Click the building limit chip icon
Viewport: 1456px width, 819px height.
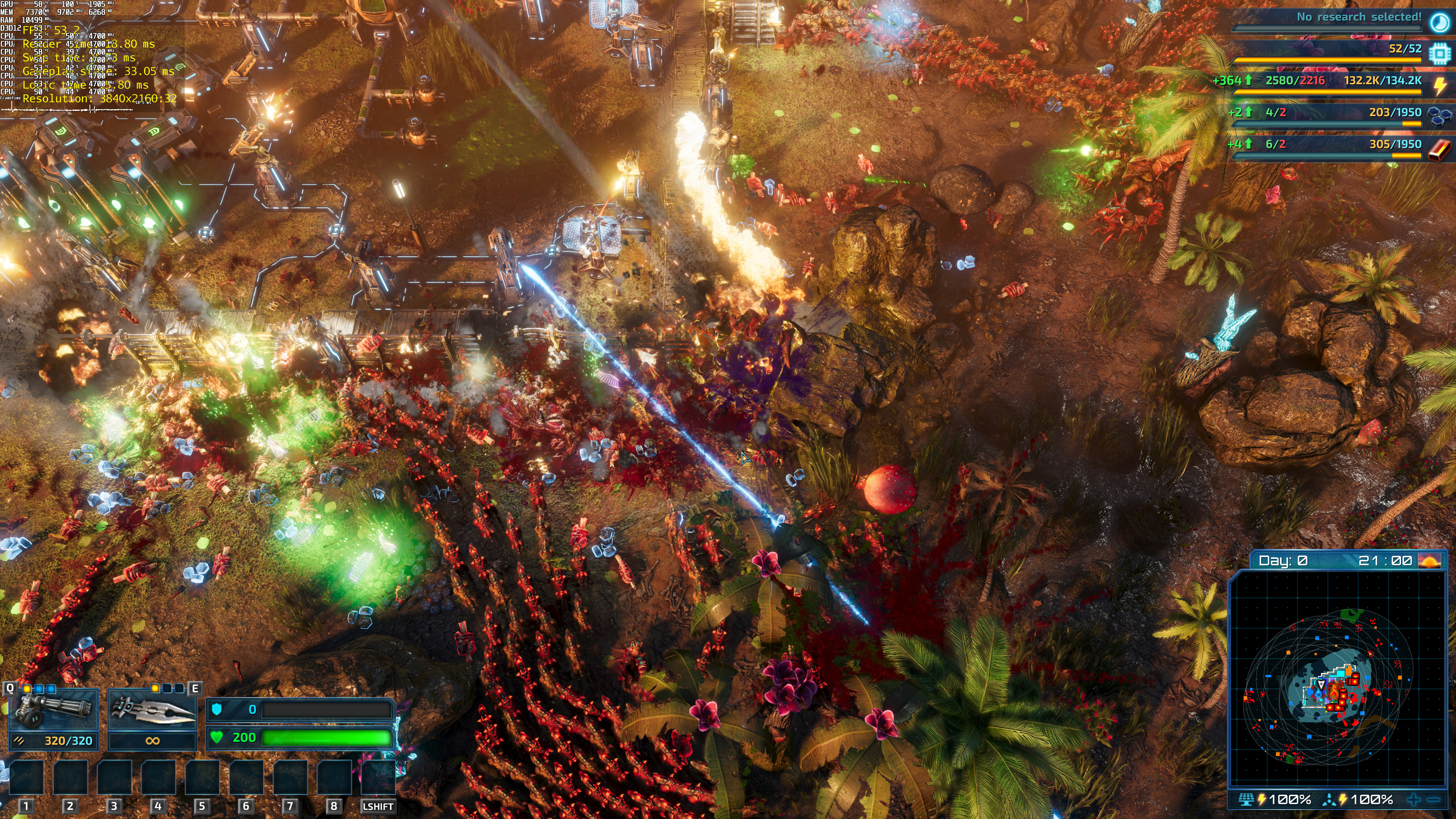pyautogui.click(x=1439, y=53)
